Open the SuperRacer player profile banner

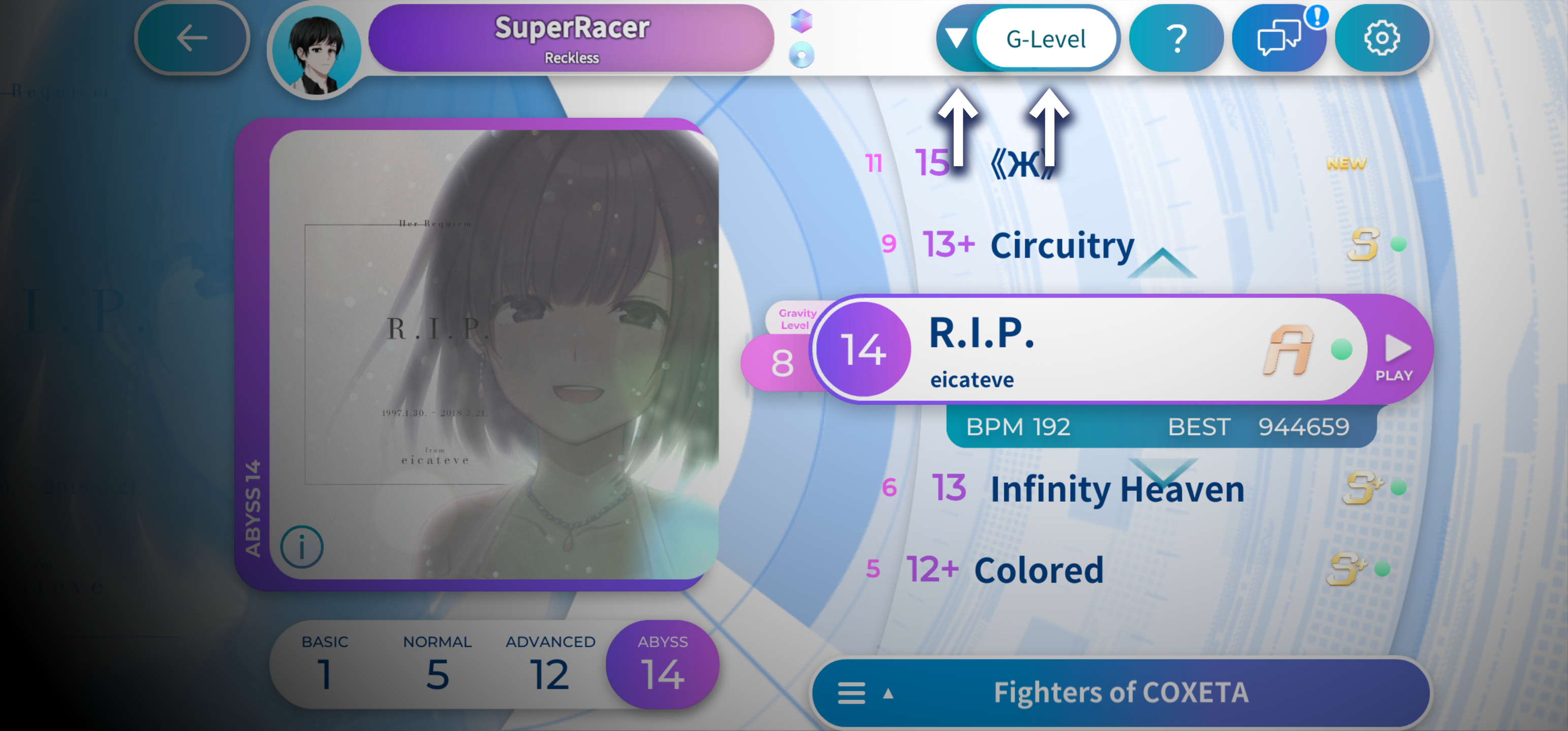click(x=571, y=39)
